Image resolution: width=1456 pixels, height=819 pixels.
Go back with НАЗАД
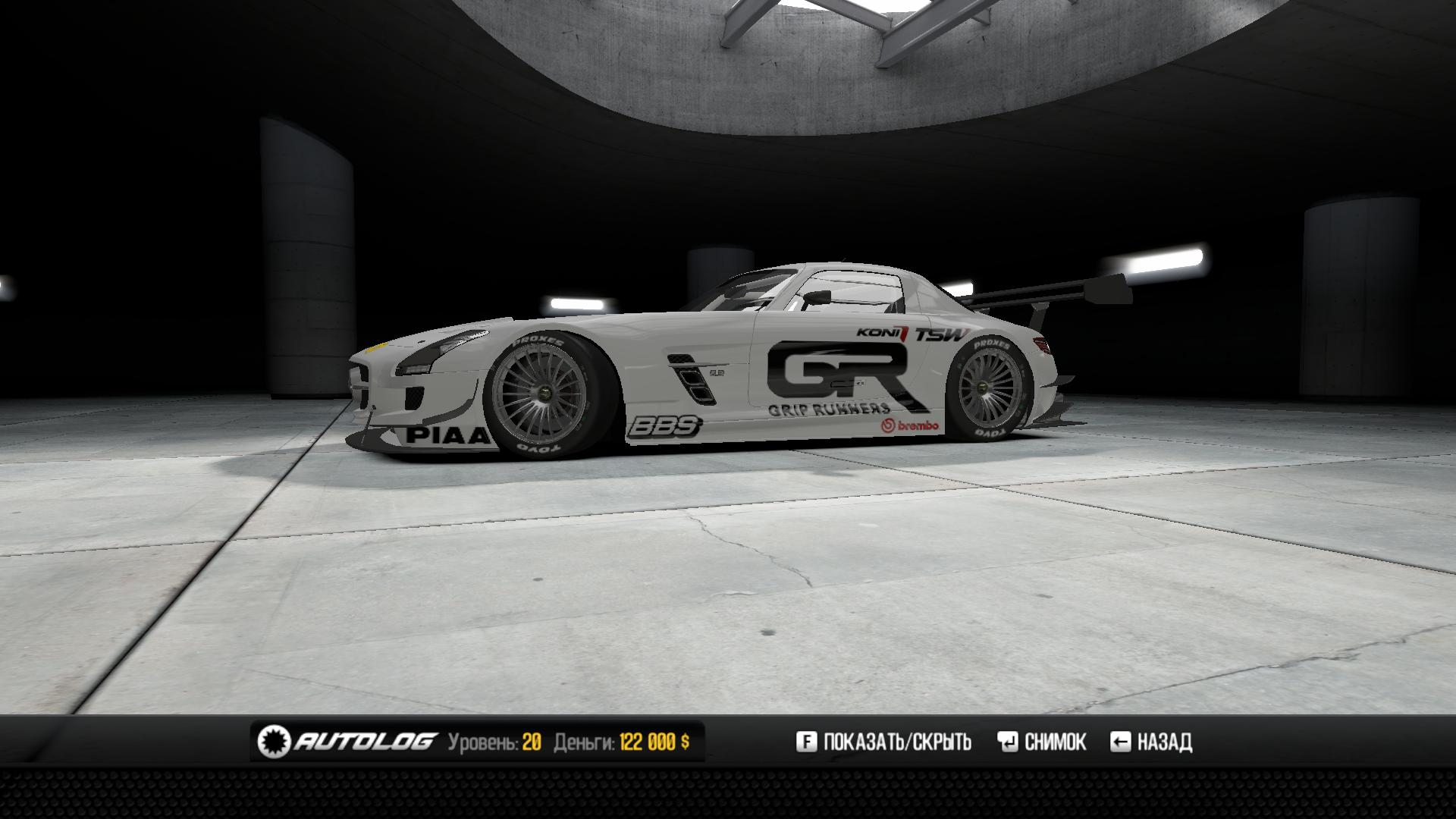(x=1151, y=741)
